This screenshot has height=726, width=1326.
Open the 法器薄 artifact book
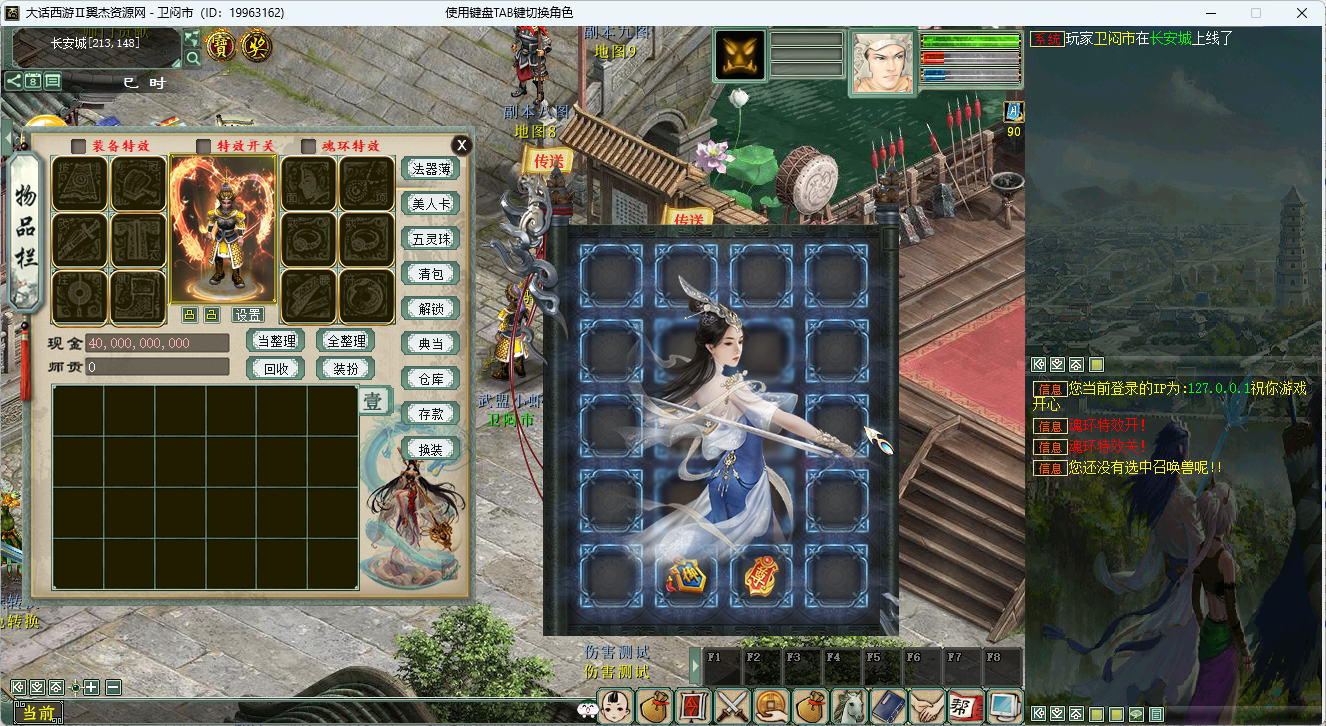tap(430, 168)
